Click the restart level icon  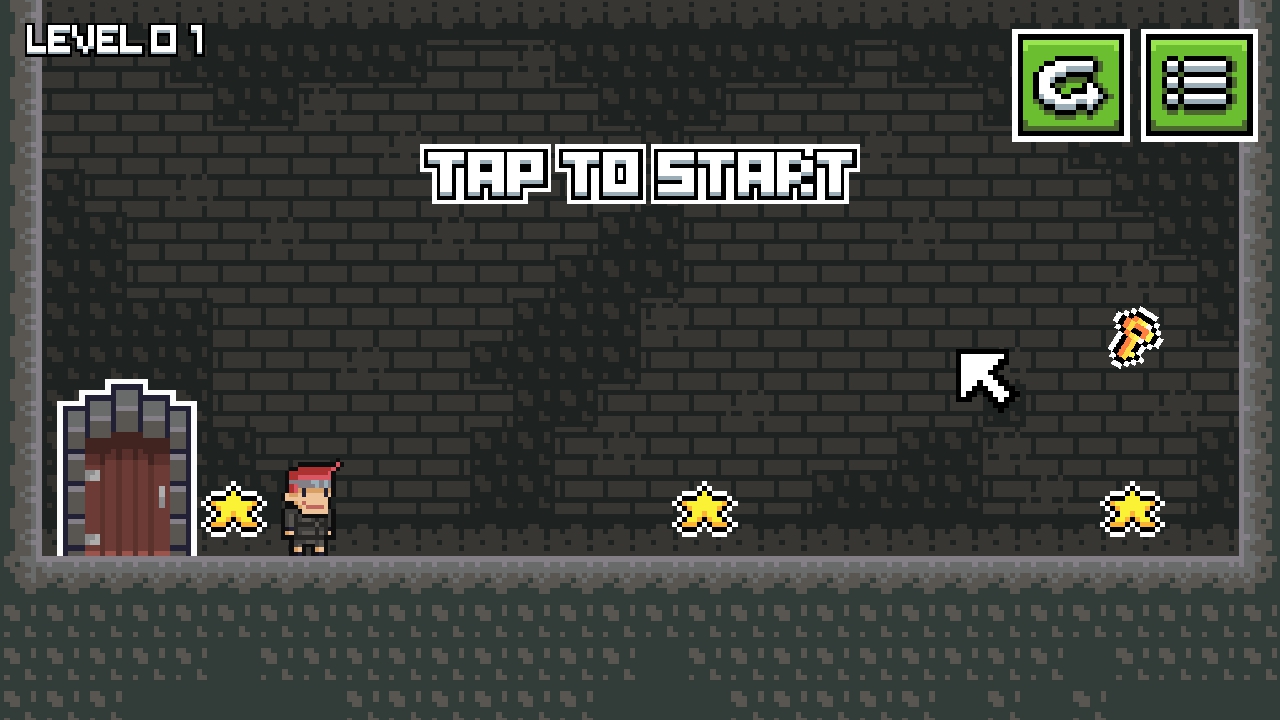pyautogui.click(x=1071, y=86)
